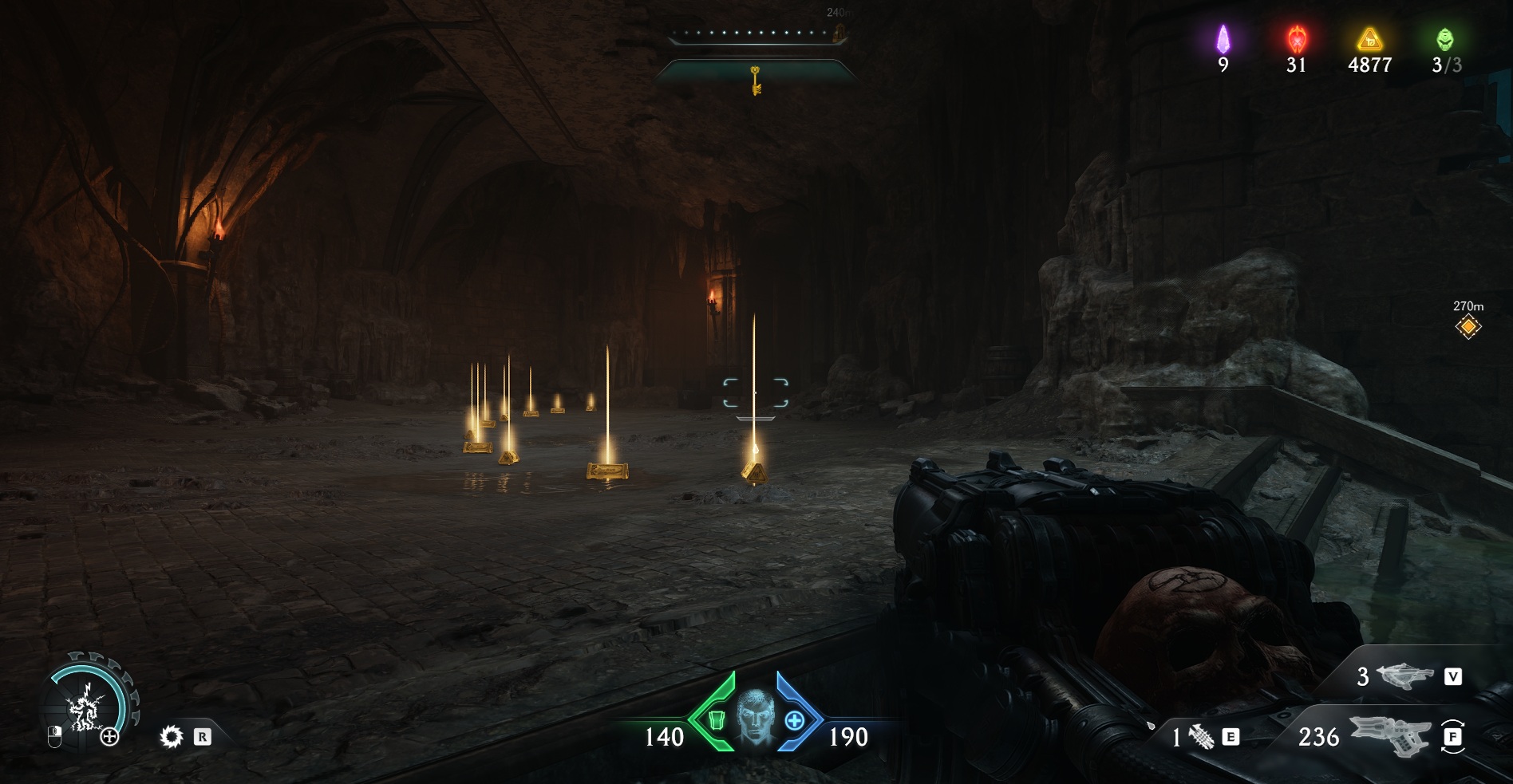The width and height of the screenshot is (1513, 784).
Task: Click the gold key icon on compass
Action: [755, 81]
